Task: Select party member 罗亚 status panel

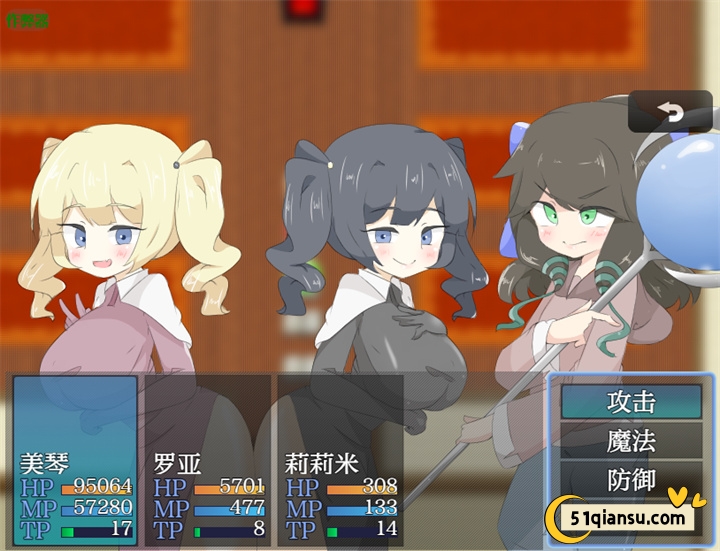Action: (x=208, y=460)
